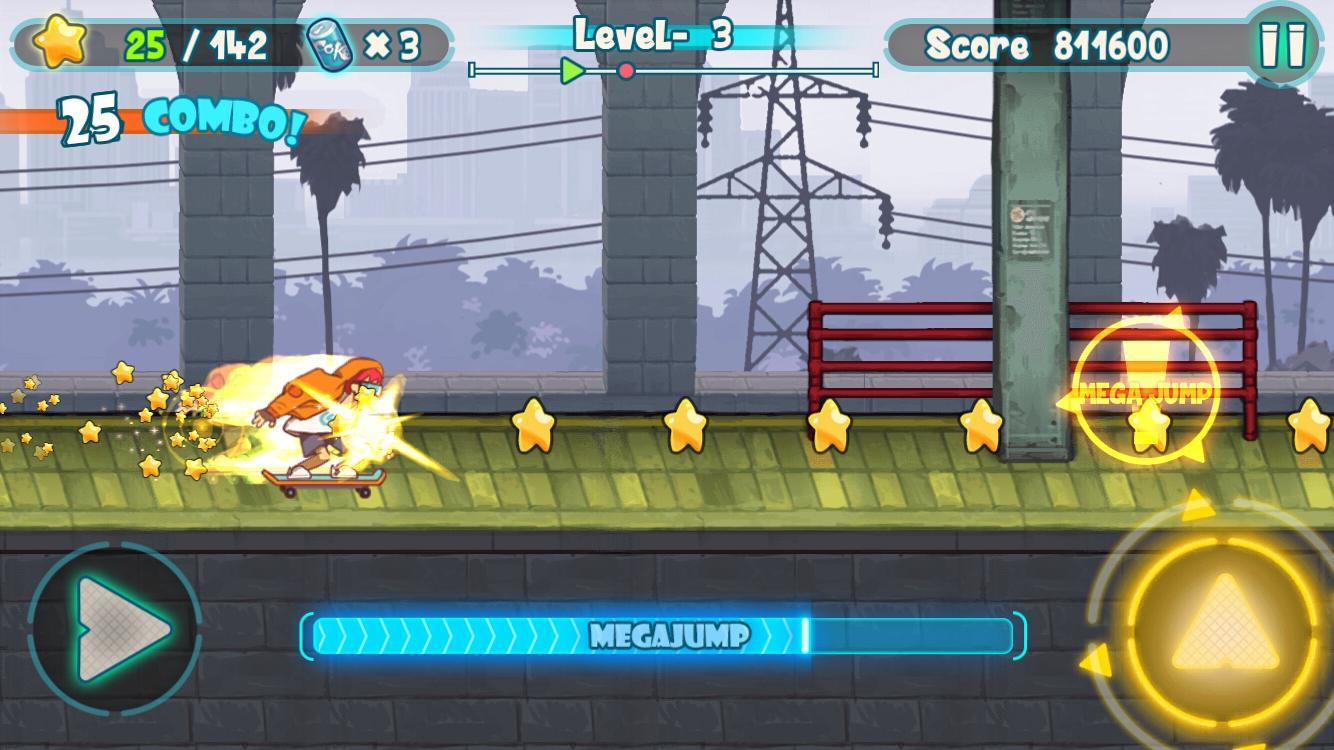Image resolution: width=1334 pixels, height=750 pixels.
Task: Toggle the MEGAJUMP charge indicator
Action: [x=667, y=634]
